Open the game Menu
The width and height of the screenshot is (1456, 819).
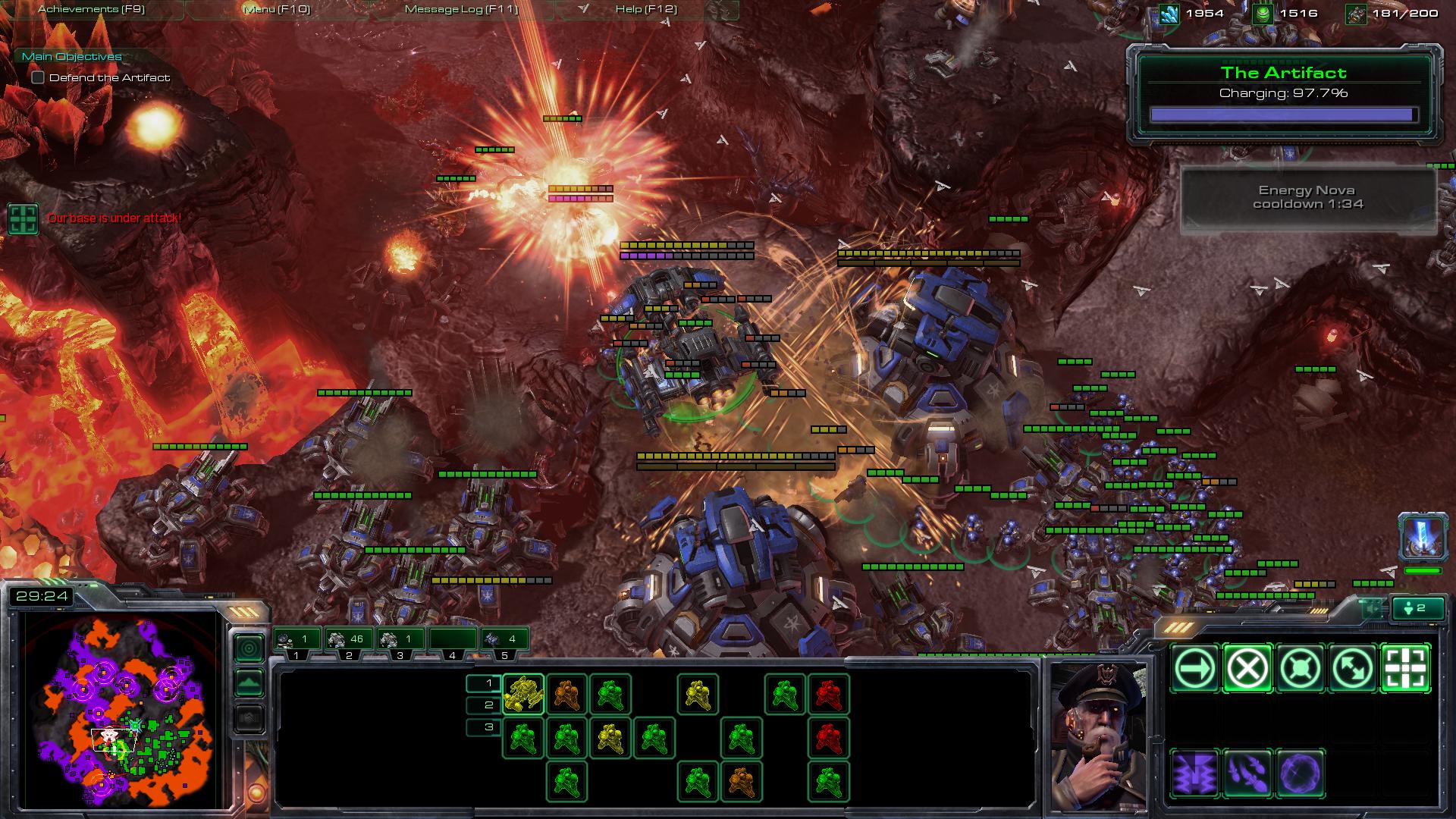click(x=276, y=9)
